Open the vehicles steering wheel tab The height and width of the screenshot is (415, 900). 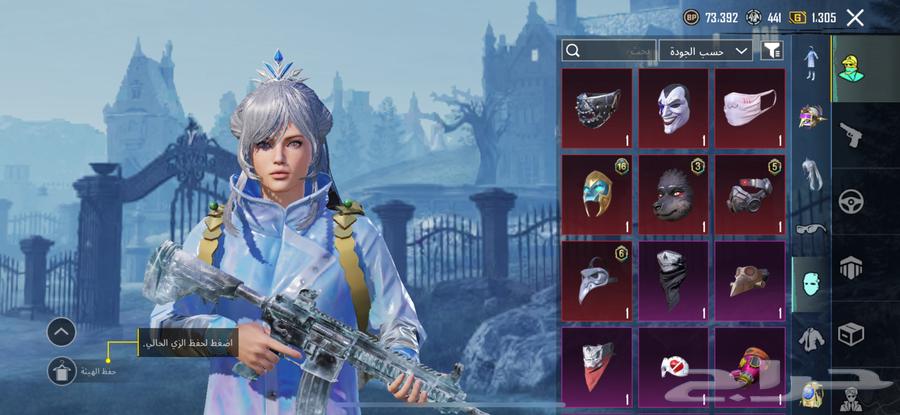tap(852, 200)
